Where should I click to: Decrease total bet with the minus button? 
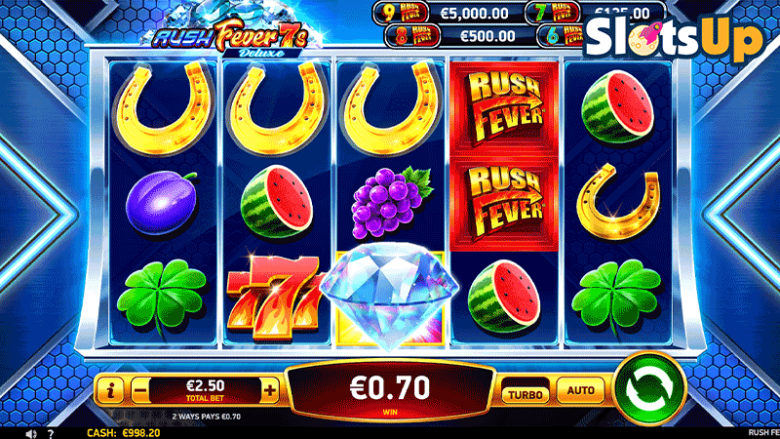(x=140, y=390)
